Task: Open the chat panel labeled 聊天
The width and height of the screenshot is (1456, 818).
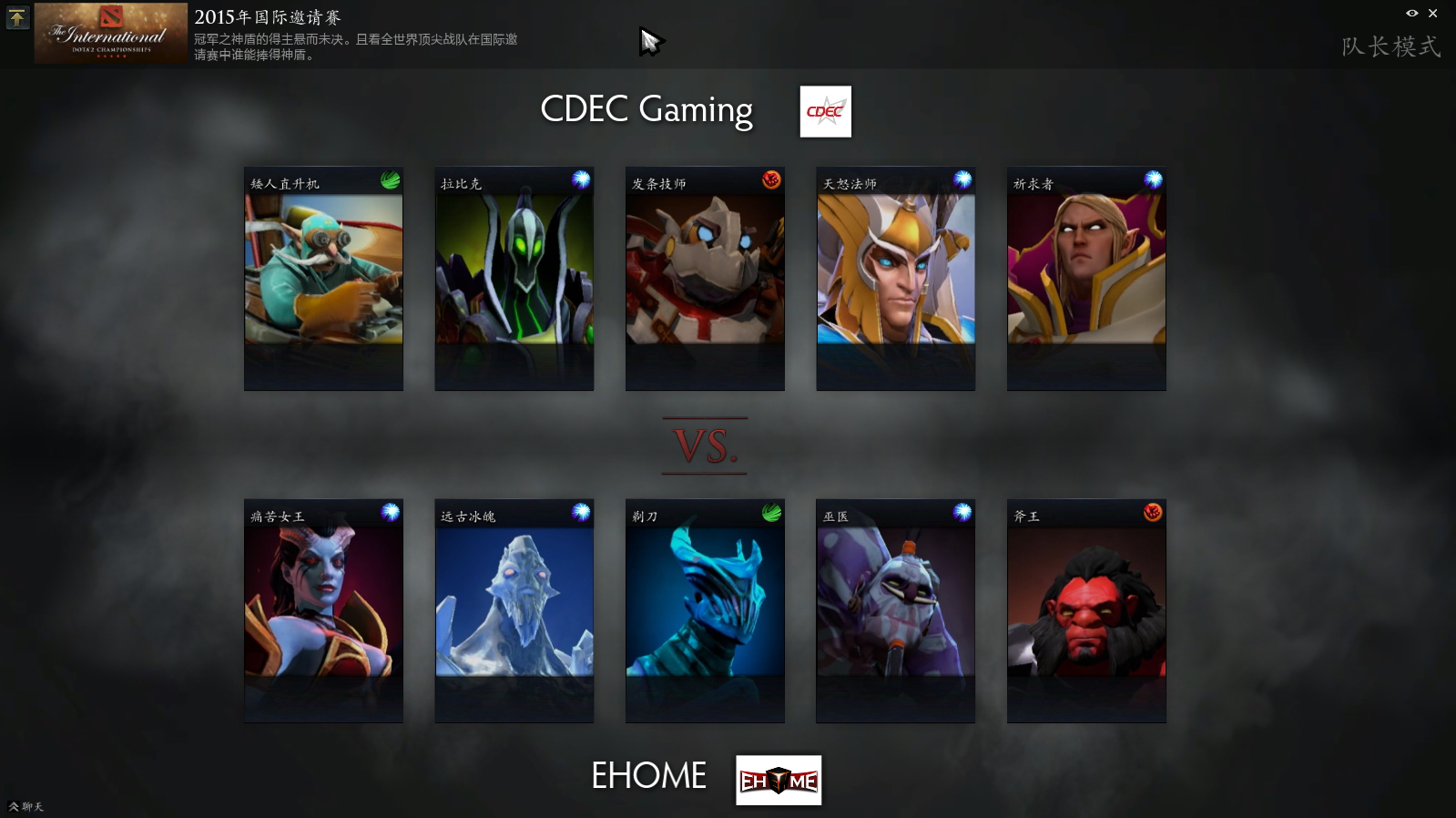Action: pos(26,806)
